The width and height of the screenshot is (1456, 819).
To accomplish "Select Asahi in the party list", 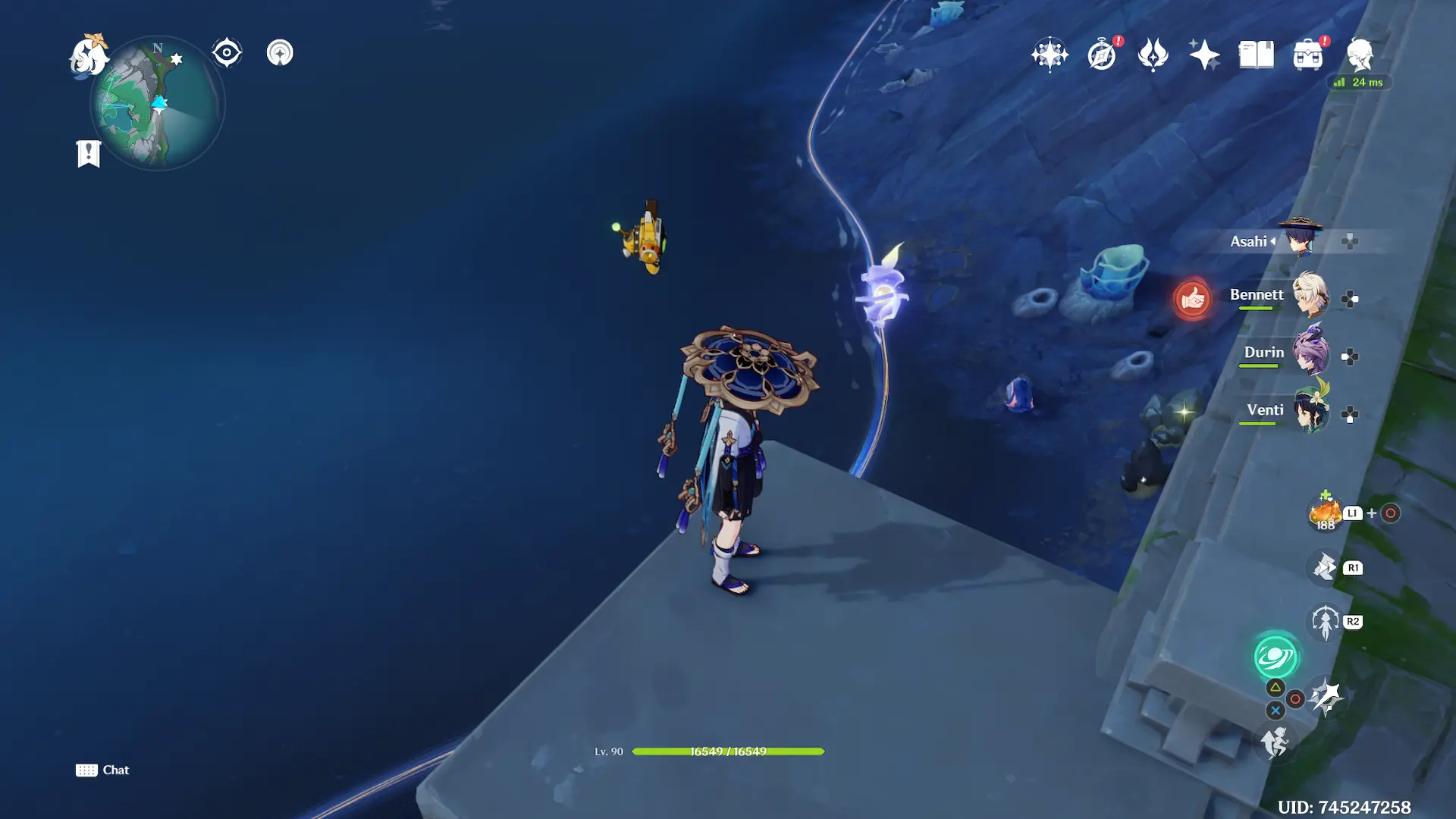I will click(1300, 240).
